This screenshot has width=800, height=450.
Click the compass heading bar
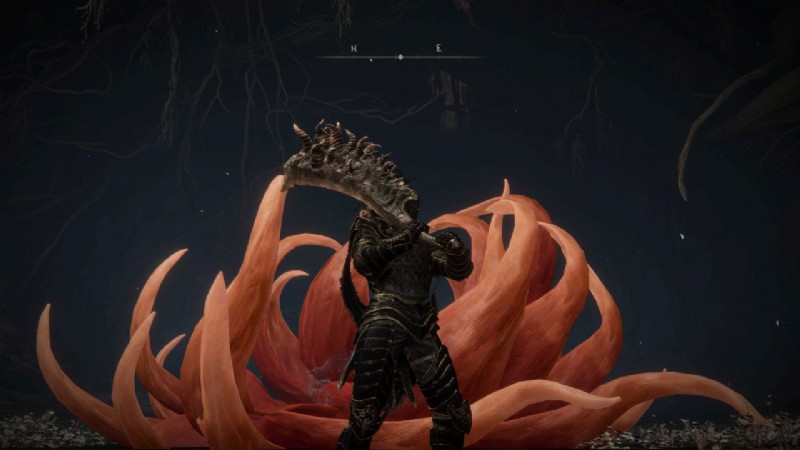pyautogui.click(x=399, y=55)
